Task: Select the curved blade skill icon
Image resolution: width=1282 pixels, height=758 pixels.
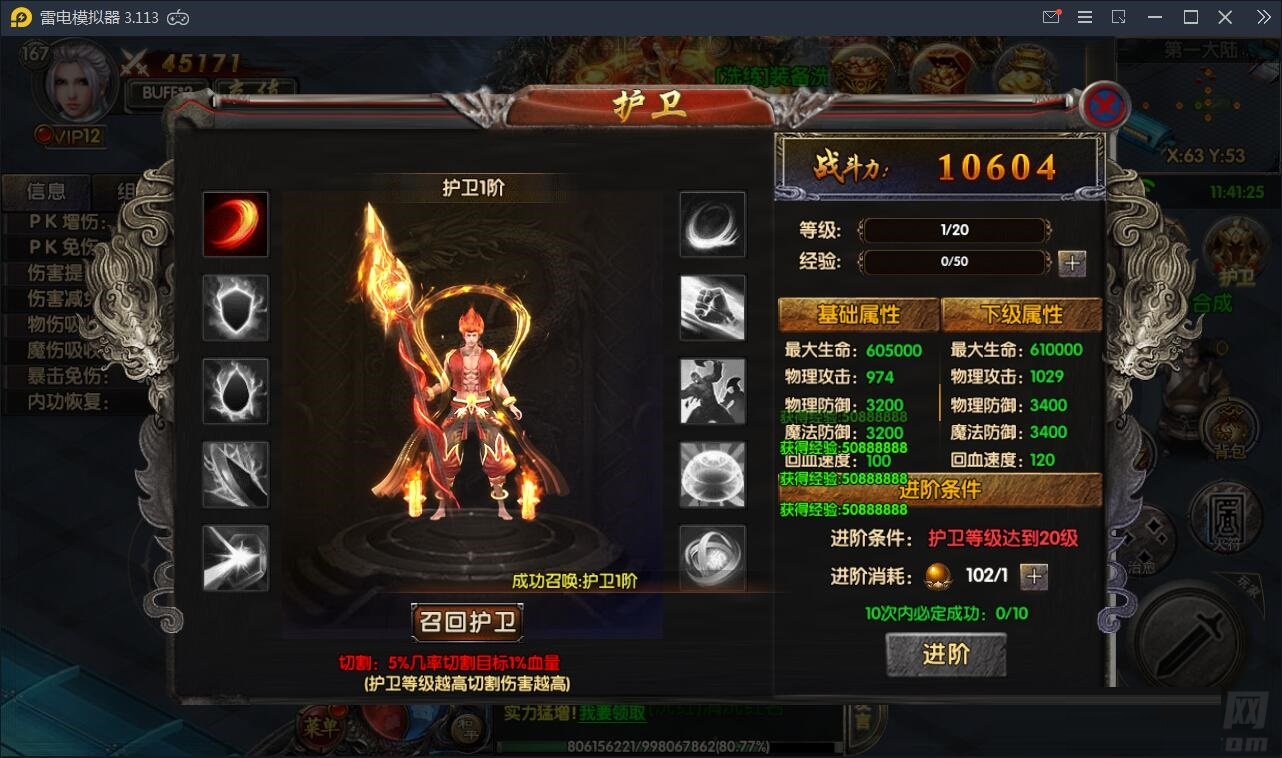Action: (x=235, y=473)
